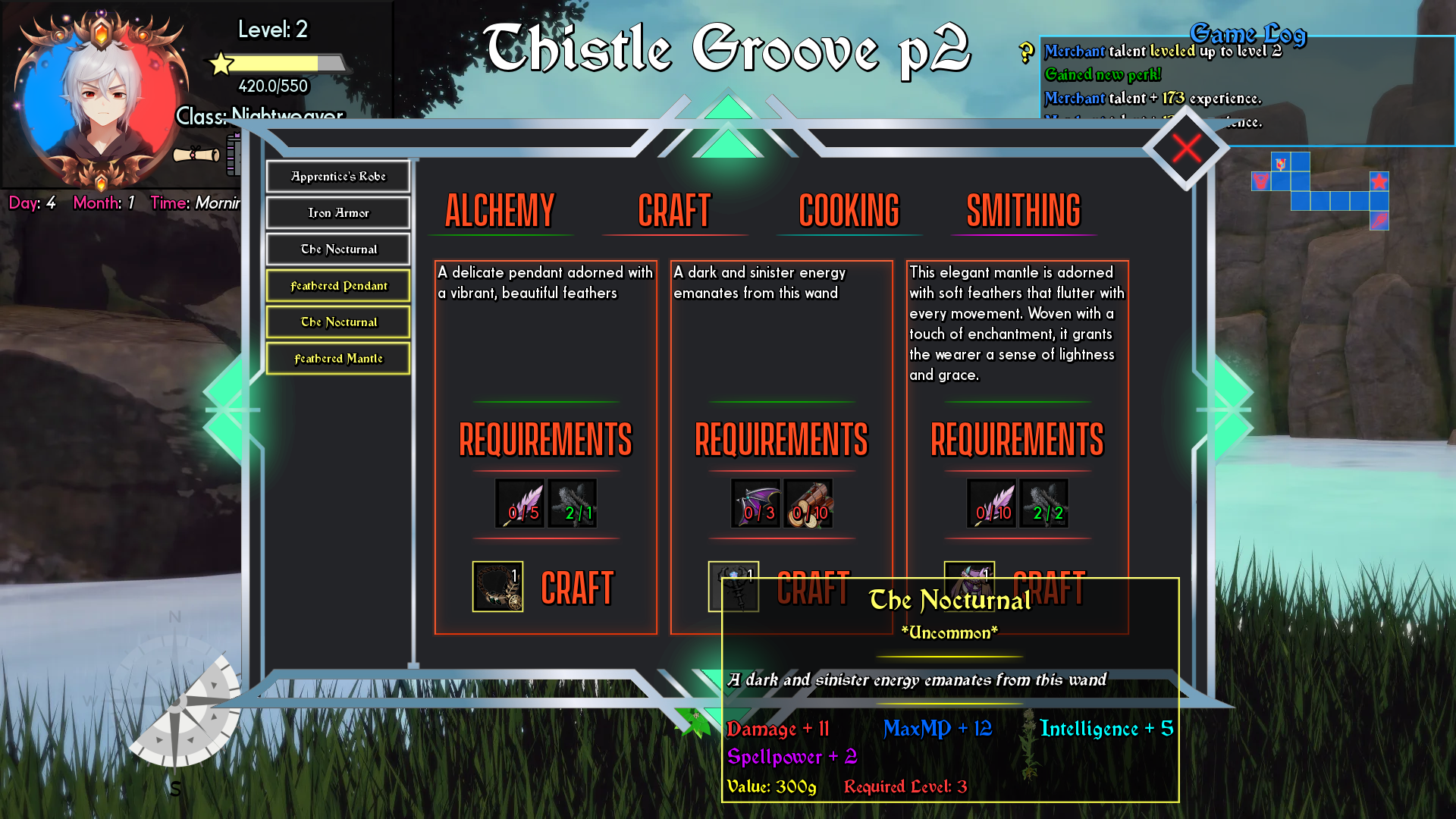Select Iron Armor from the recipe list
Screen dimensions: 1456x819
pos(337,213)
